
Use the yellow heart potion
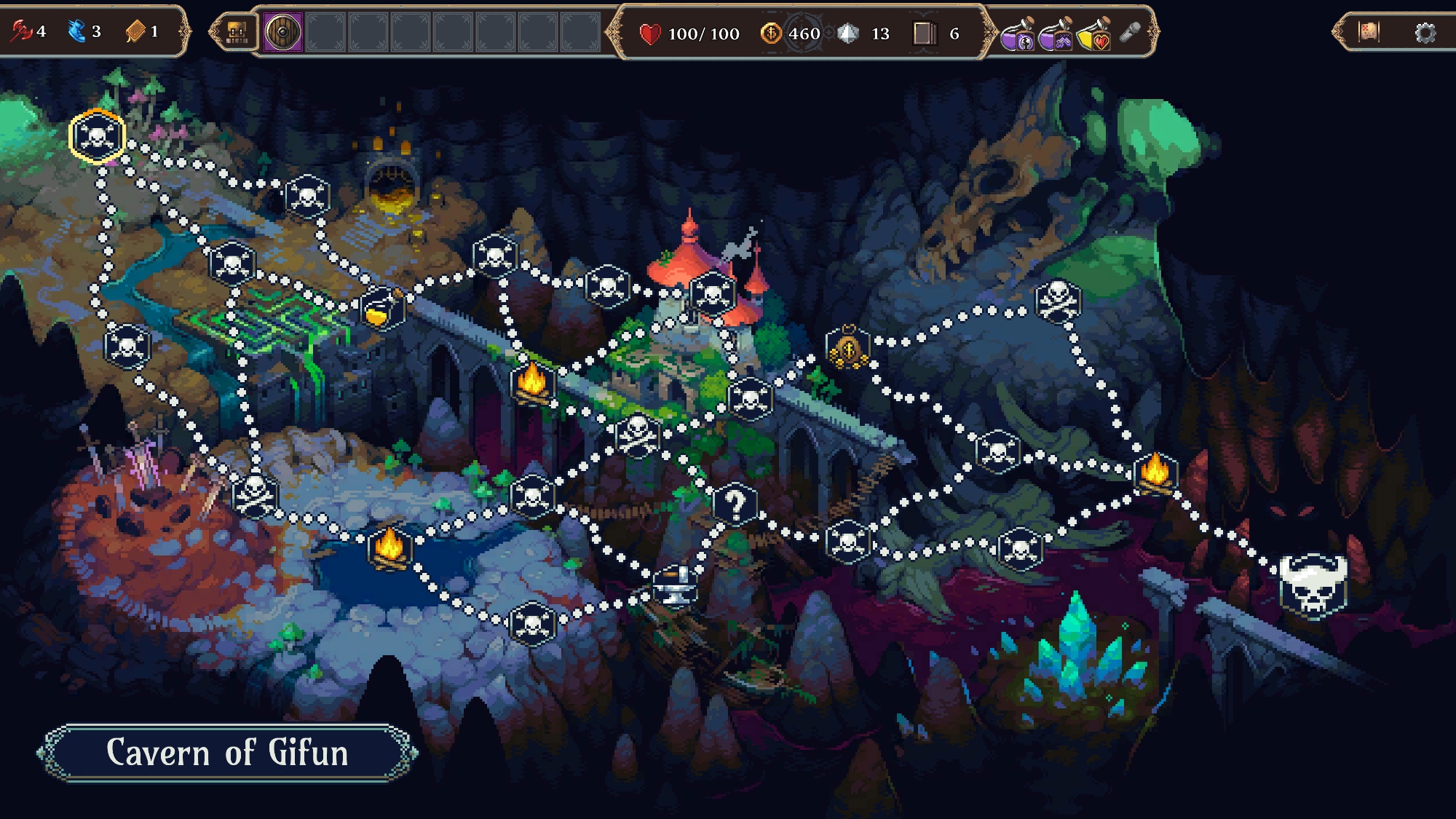click(1093, 34)
